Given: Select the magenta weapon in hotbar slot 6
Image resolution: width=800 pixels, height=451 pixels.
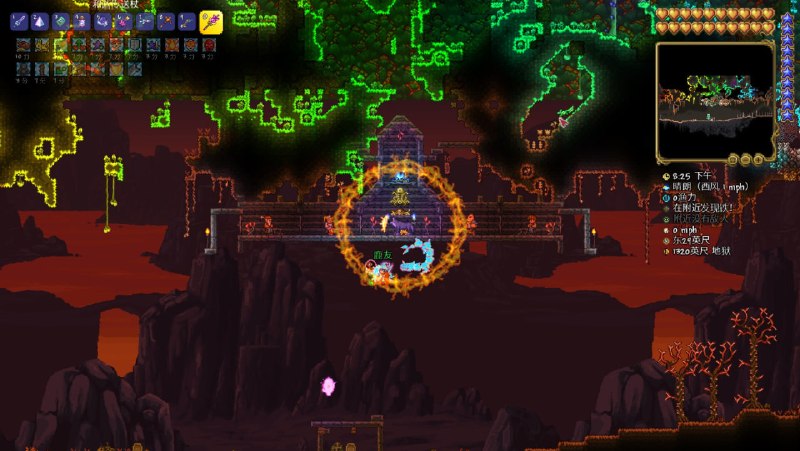Looking at the screenshot, I should pos(124,20).
